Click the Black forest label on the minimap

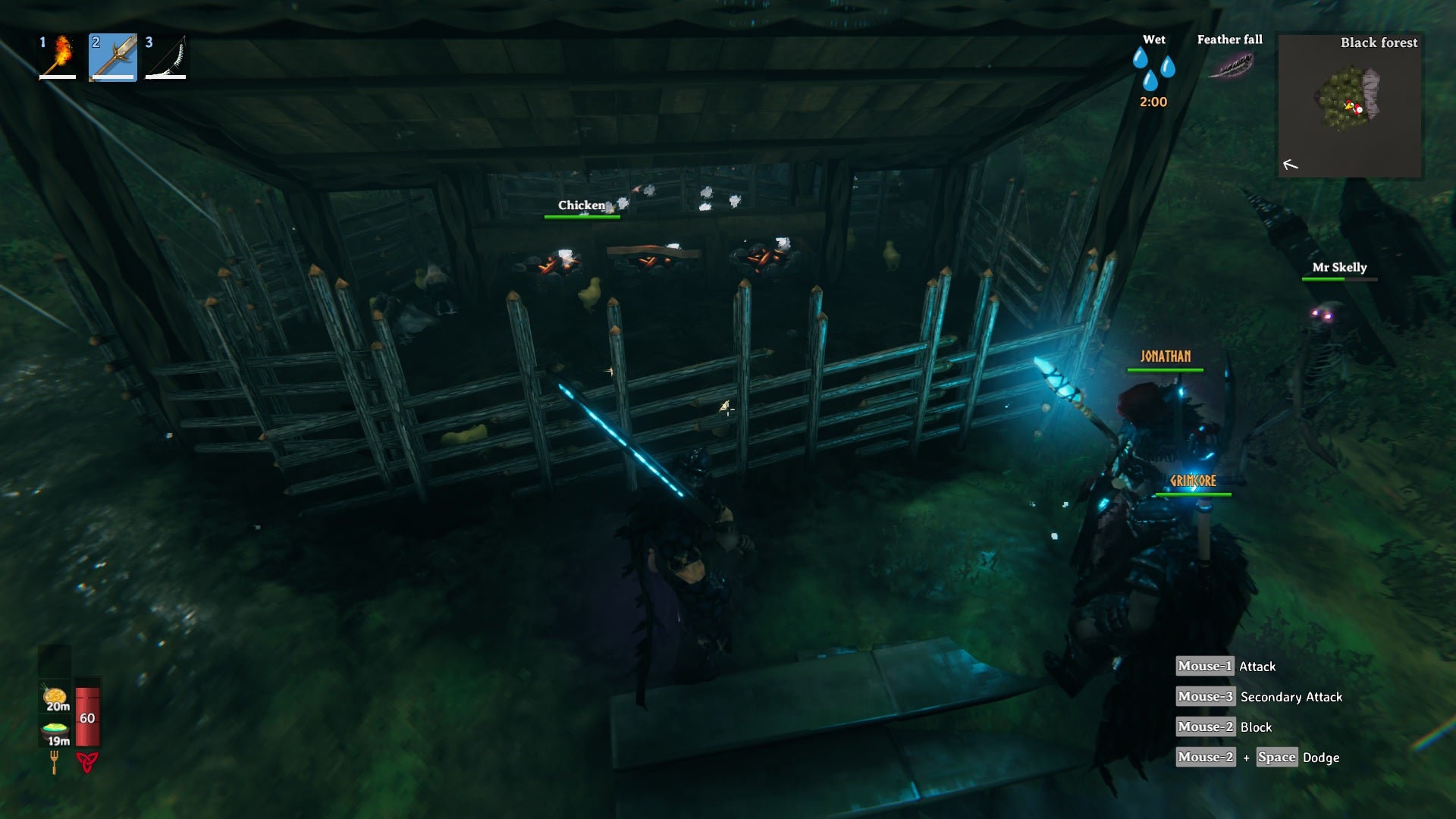pos(1379,43)
